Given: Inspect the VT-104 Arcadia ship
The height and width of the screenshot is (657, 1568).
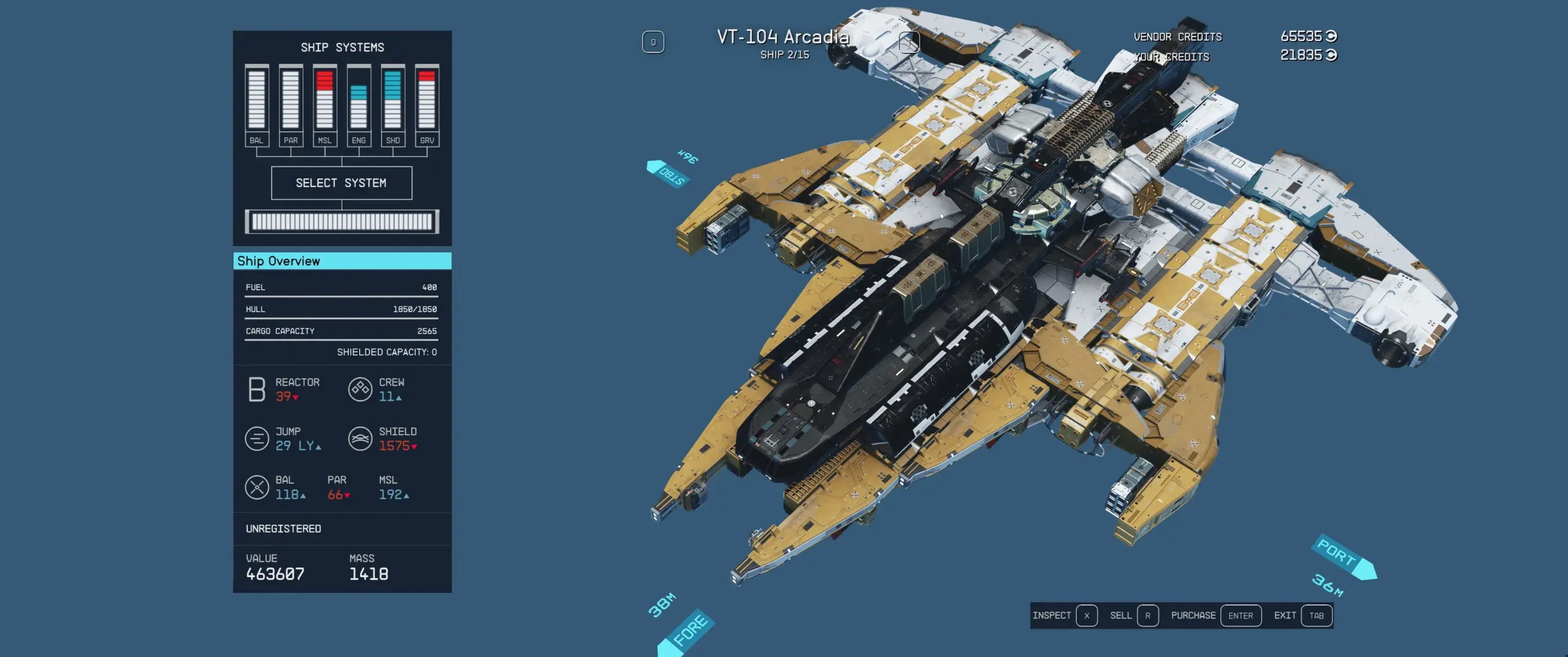Looking at the screenshot, I should pos(1064,615).
